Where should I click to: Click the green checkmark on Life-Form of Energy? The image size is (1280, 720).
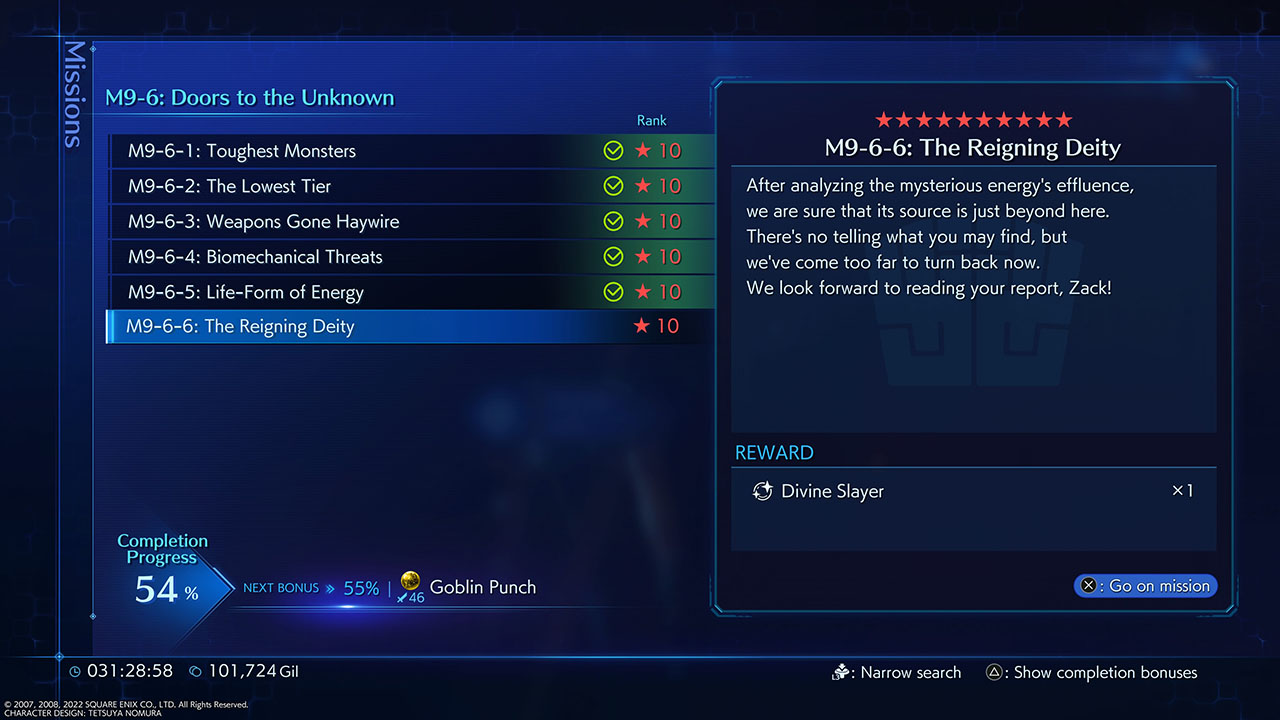(x=613, y=291)
